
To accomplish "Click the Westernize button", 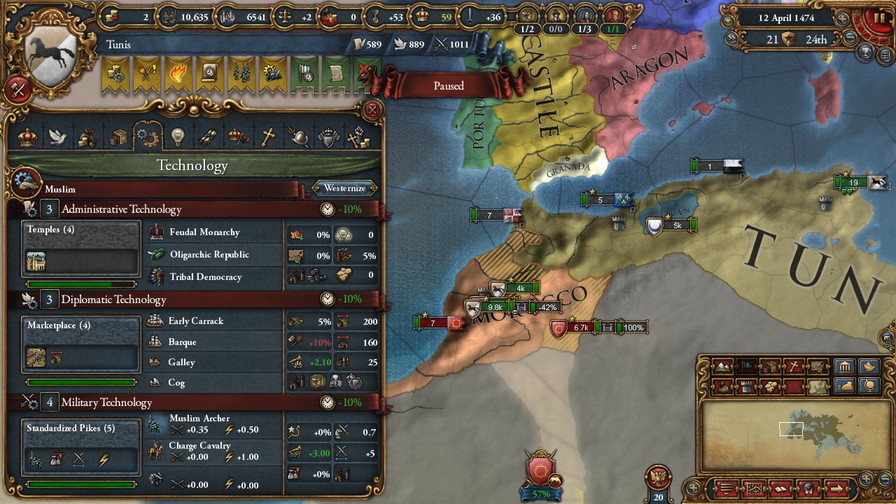I will click(345, 188).
